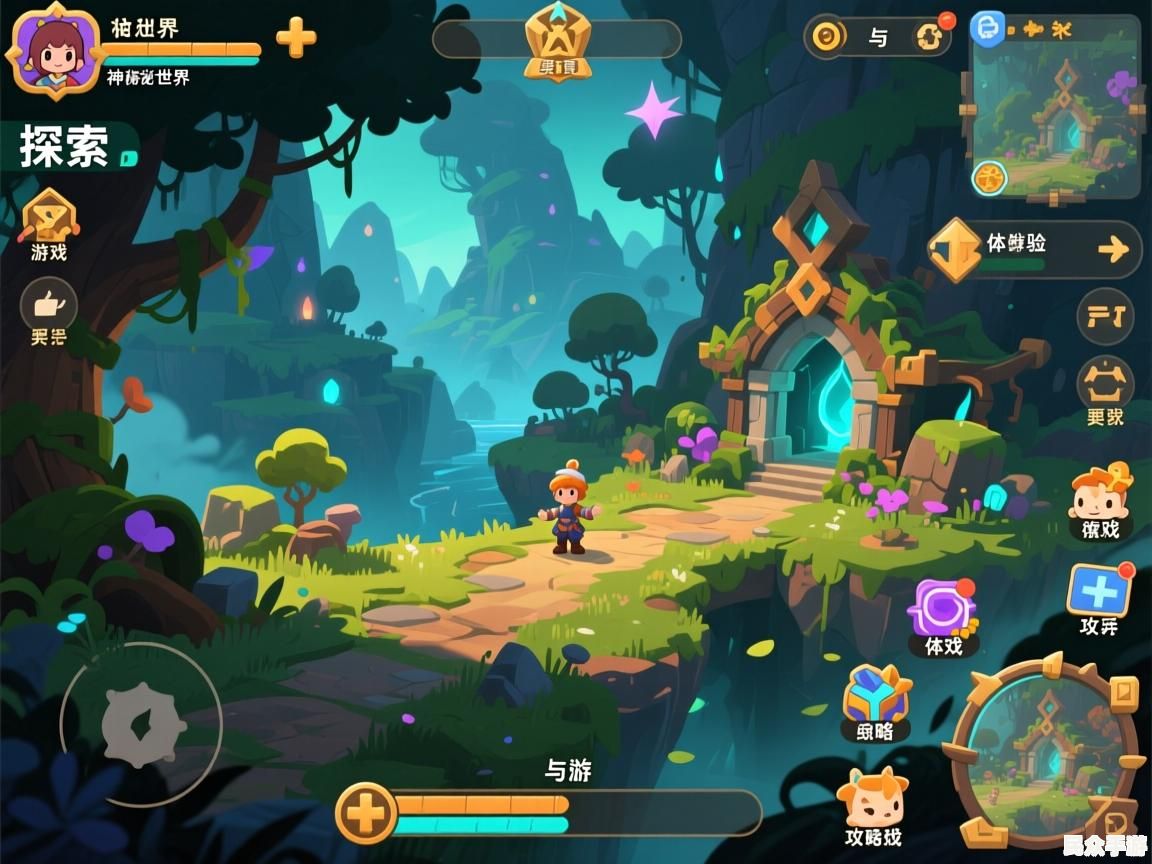The height and width of the screenshot is (864, 1152).
Task: Click the gold coin currency icon
Action: coord(826,38)
